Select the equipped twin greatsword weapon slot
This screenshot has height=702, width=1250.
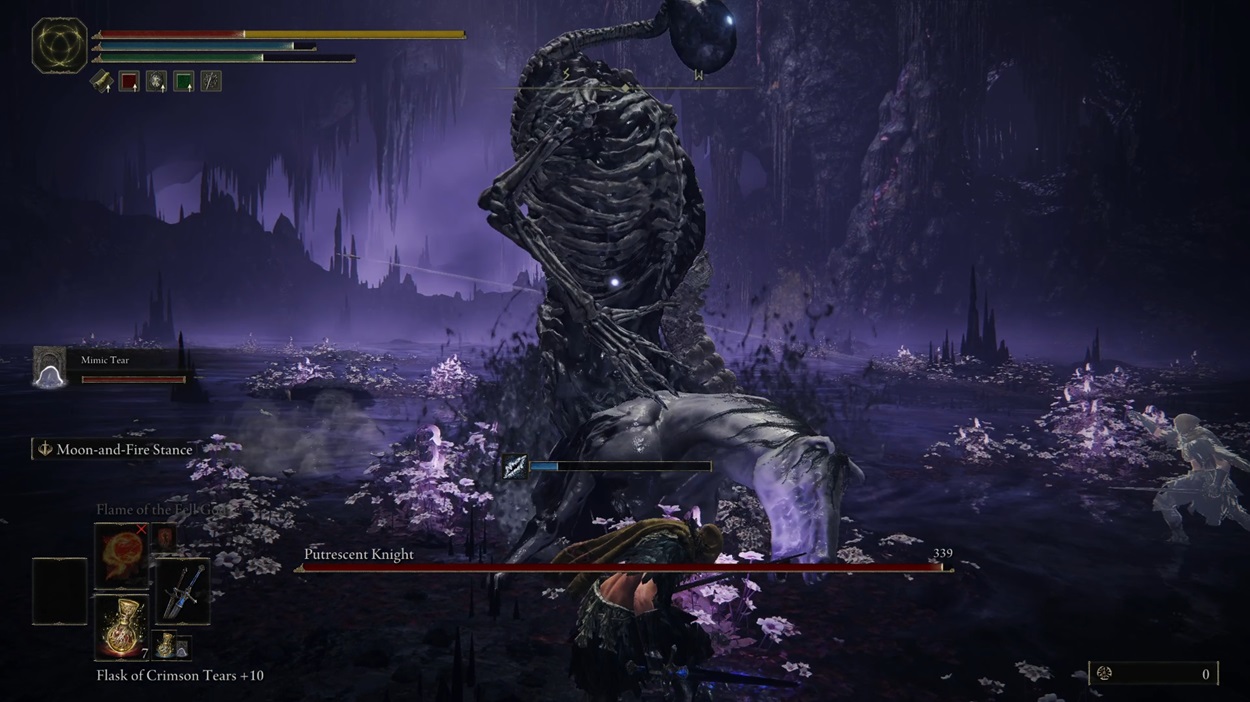[181, 591]
